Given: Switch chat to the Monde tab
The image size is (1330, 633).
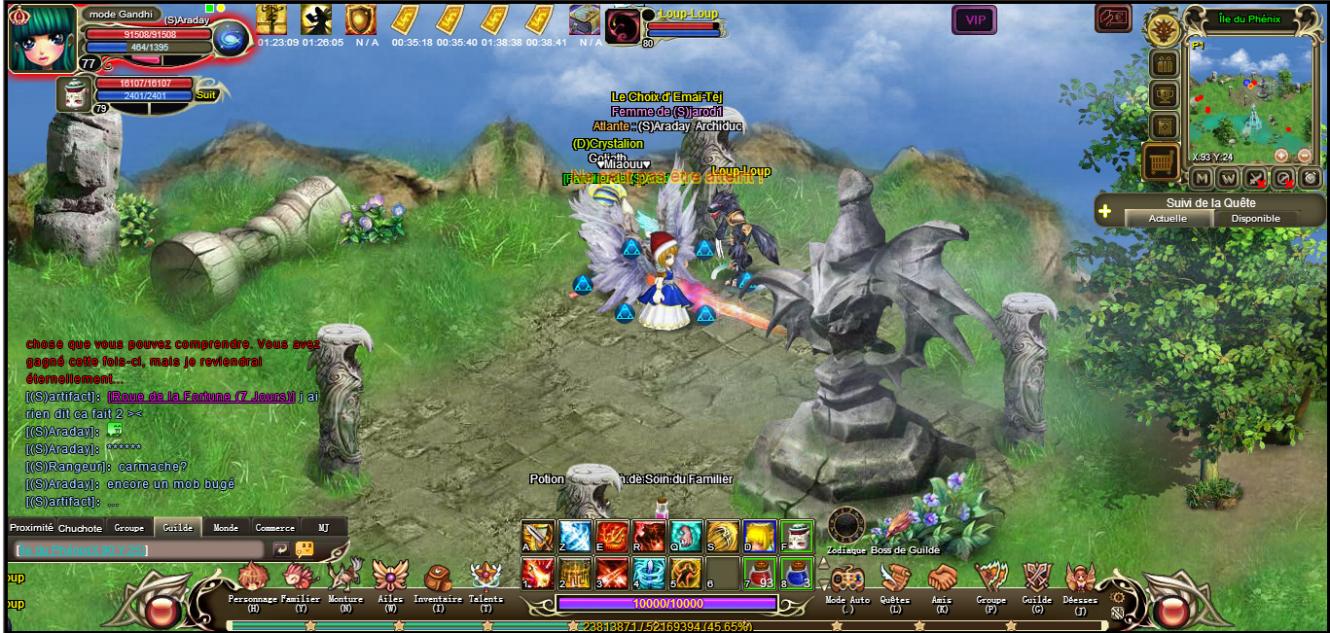Looking at the screenshot, I should (226, 527).
